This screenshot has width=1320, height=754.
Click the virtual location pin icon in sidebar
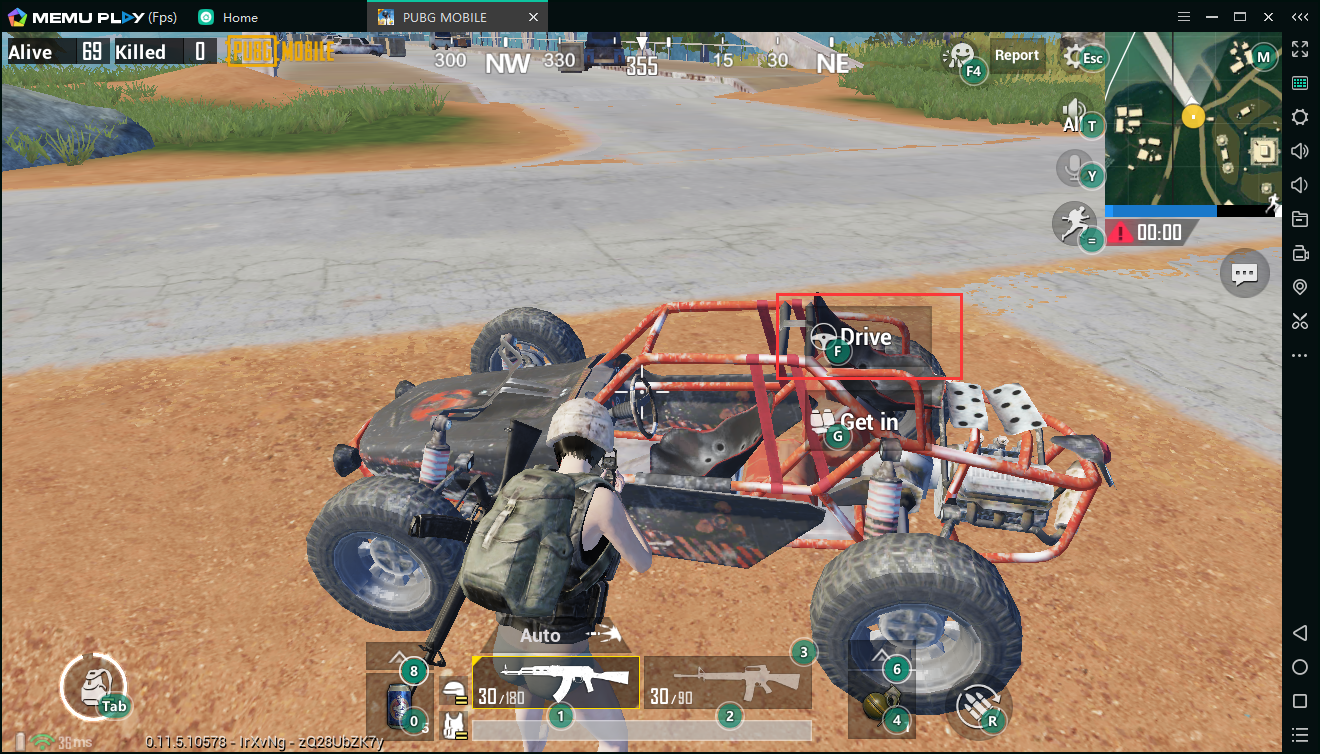click(x=1300, y=287)
